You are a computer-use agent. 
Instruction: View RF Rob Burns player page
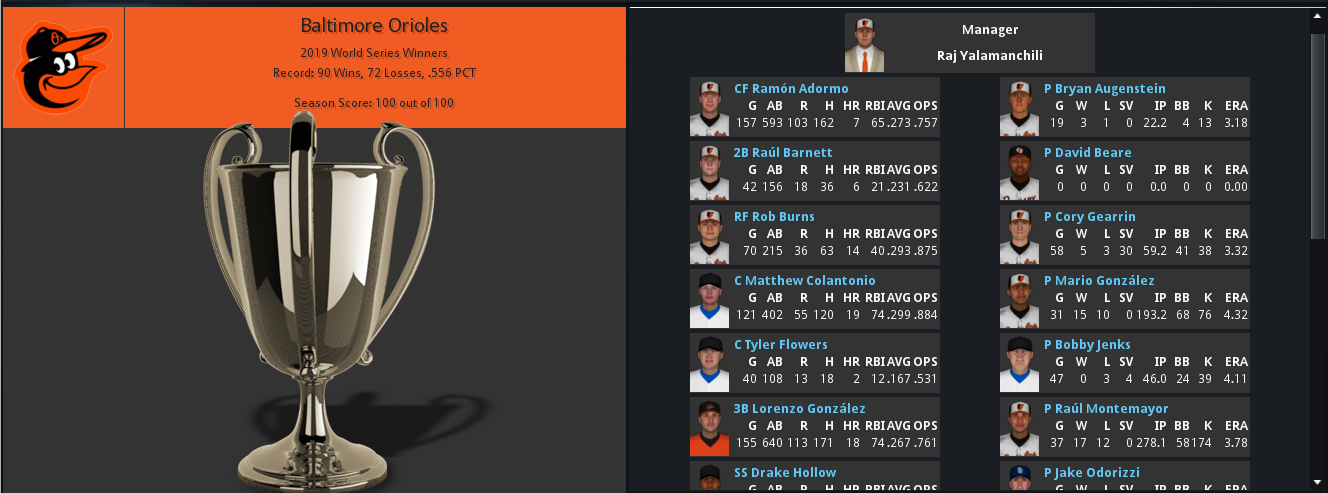(x=774, y=216)
